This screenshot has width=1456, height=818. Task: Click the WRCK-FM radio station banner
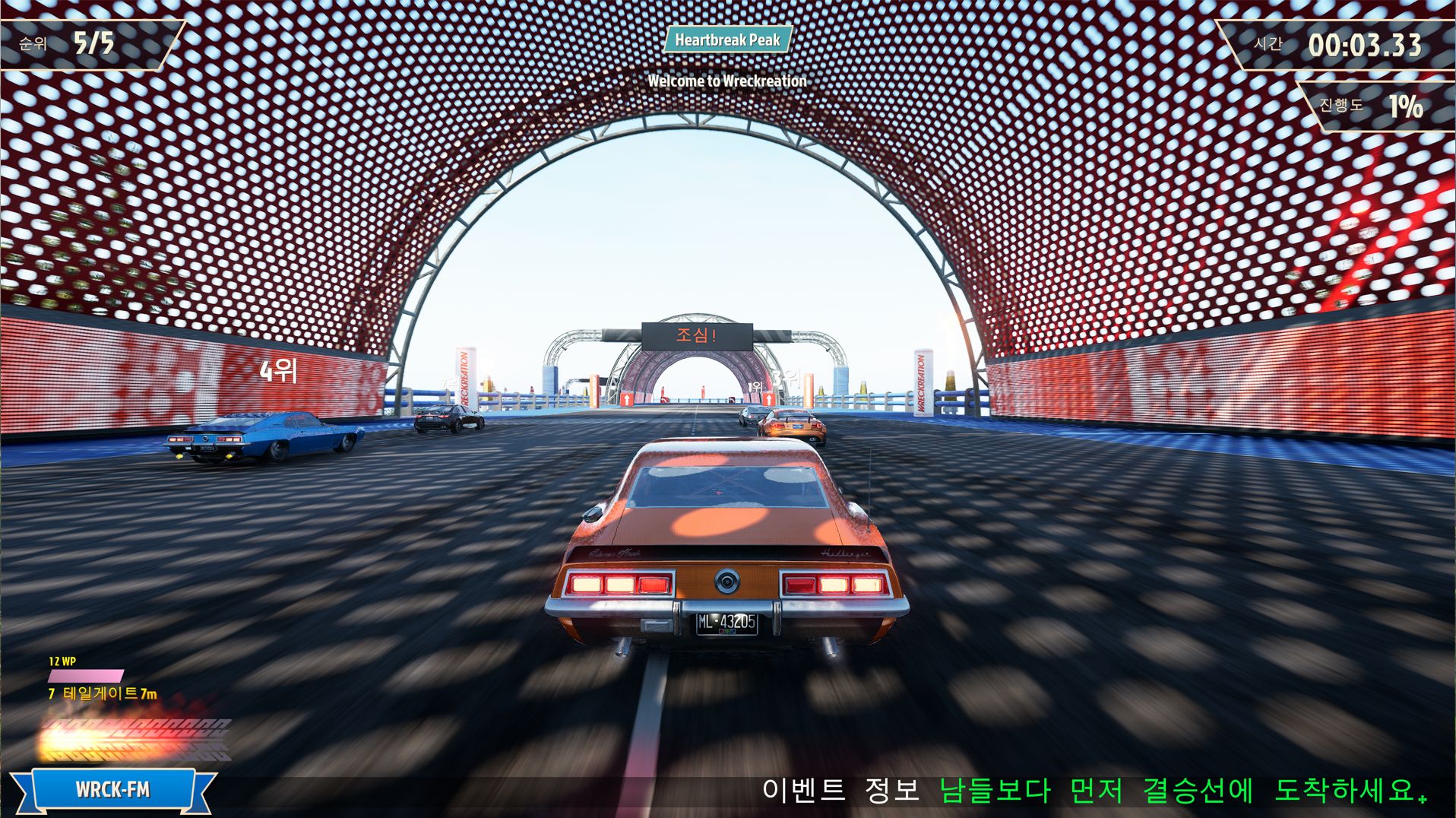(x=112, y=790)
